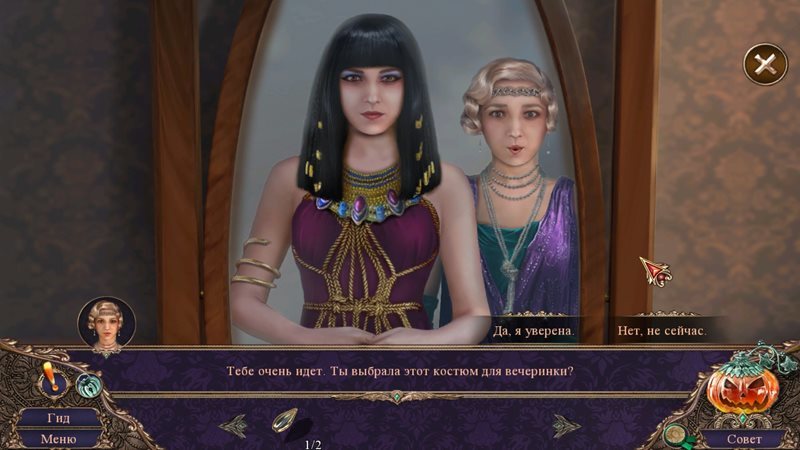Open the objectives exclamation mark icon
Screen dimensions: 800x450
pyautogui.click(x=48, y=381)
